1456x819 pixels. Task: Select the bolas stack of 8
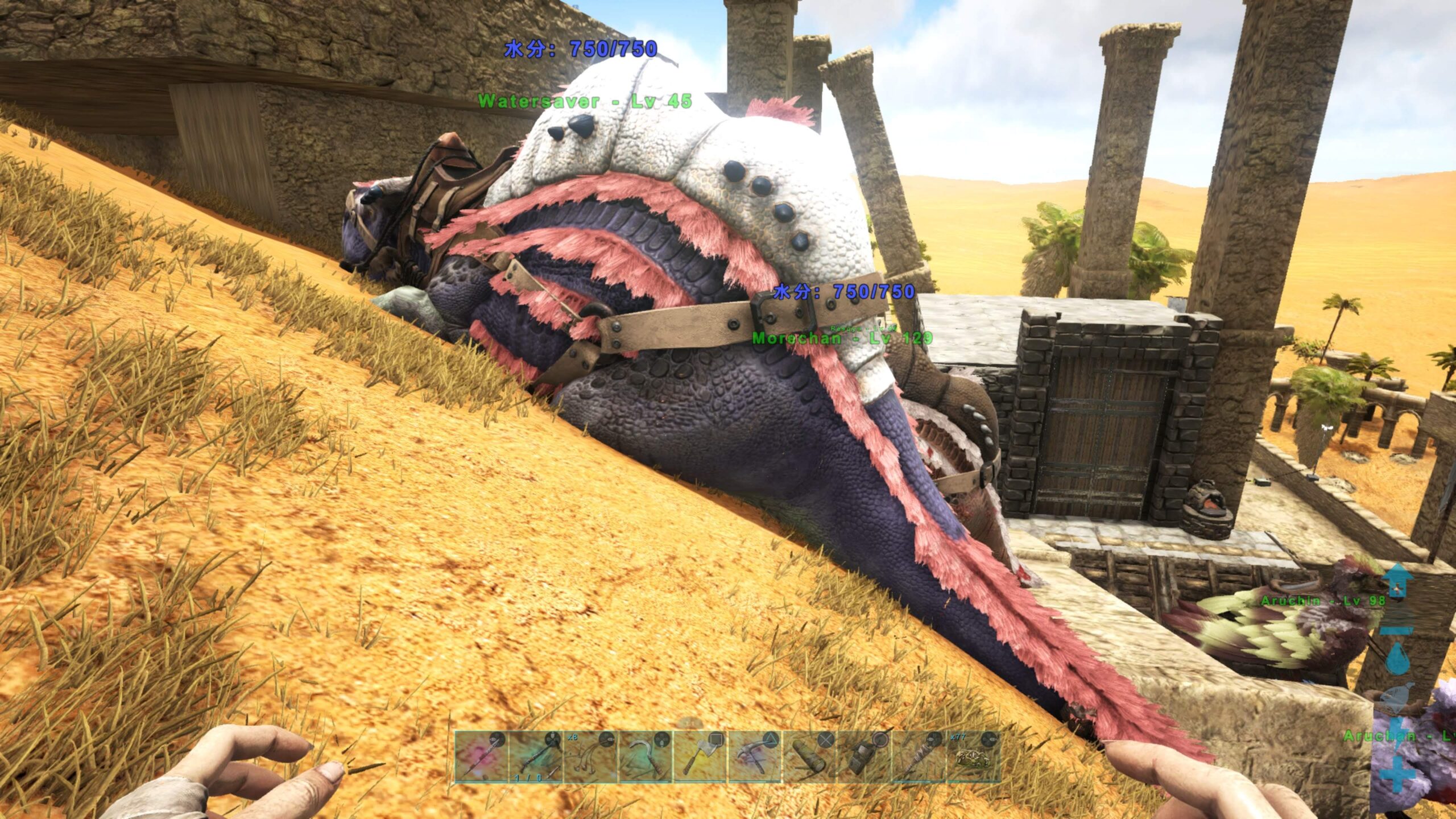pos(590,758)
